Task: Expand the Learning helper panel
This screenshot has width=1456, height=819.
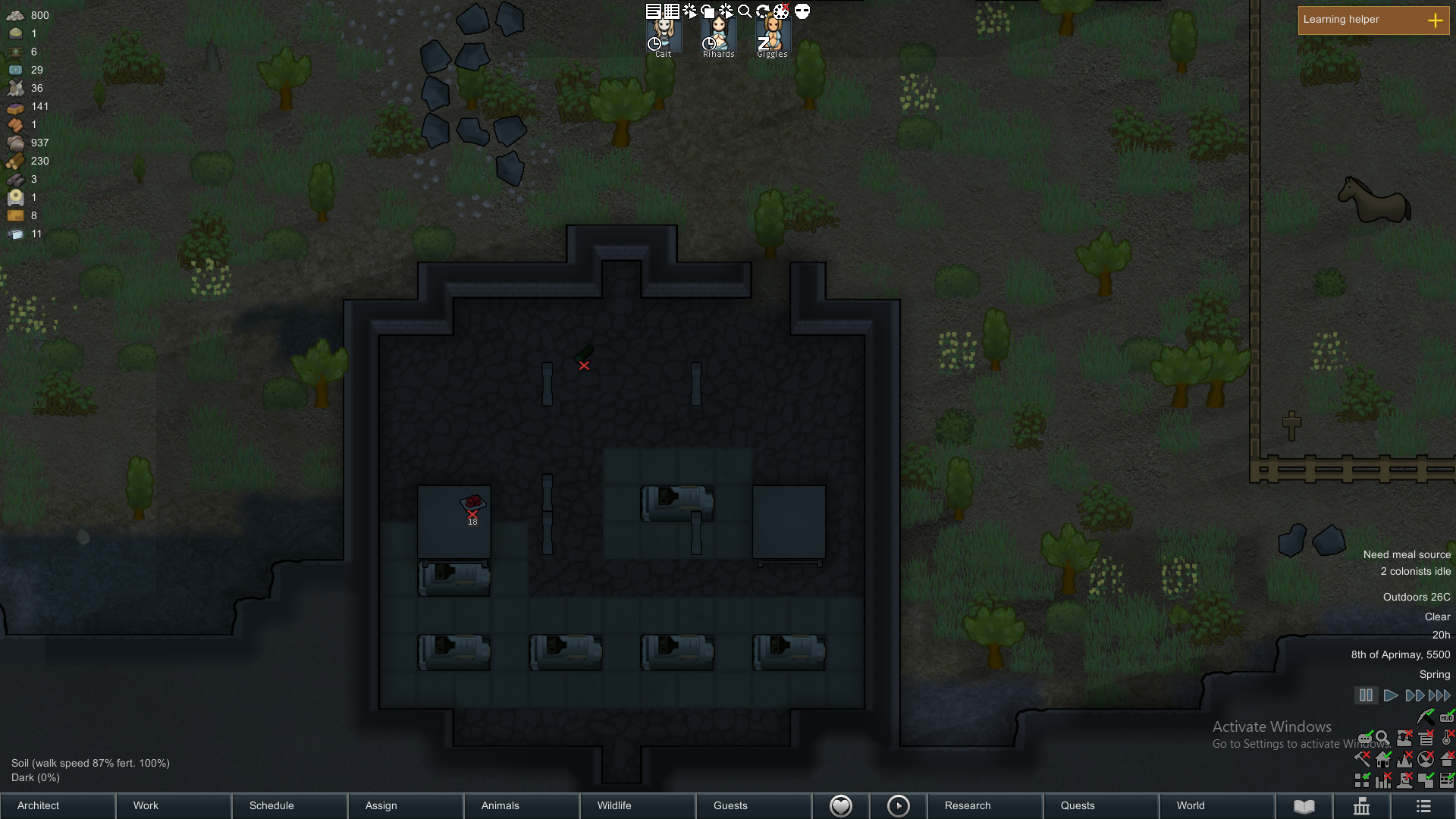Action: [x=1435, y=20]
